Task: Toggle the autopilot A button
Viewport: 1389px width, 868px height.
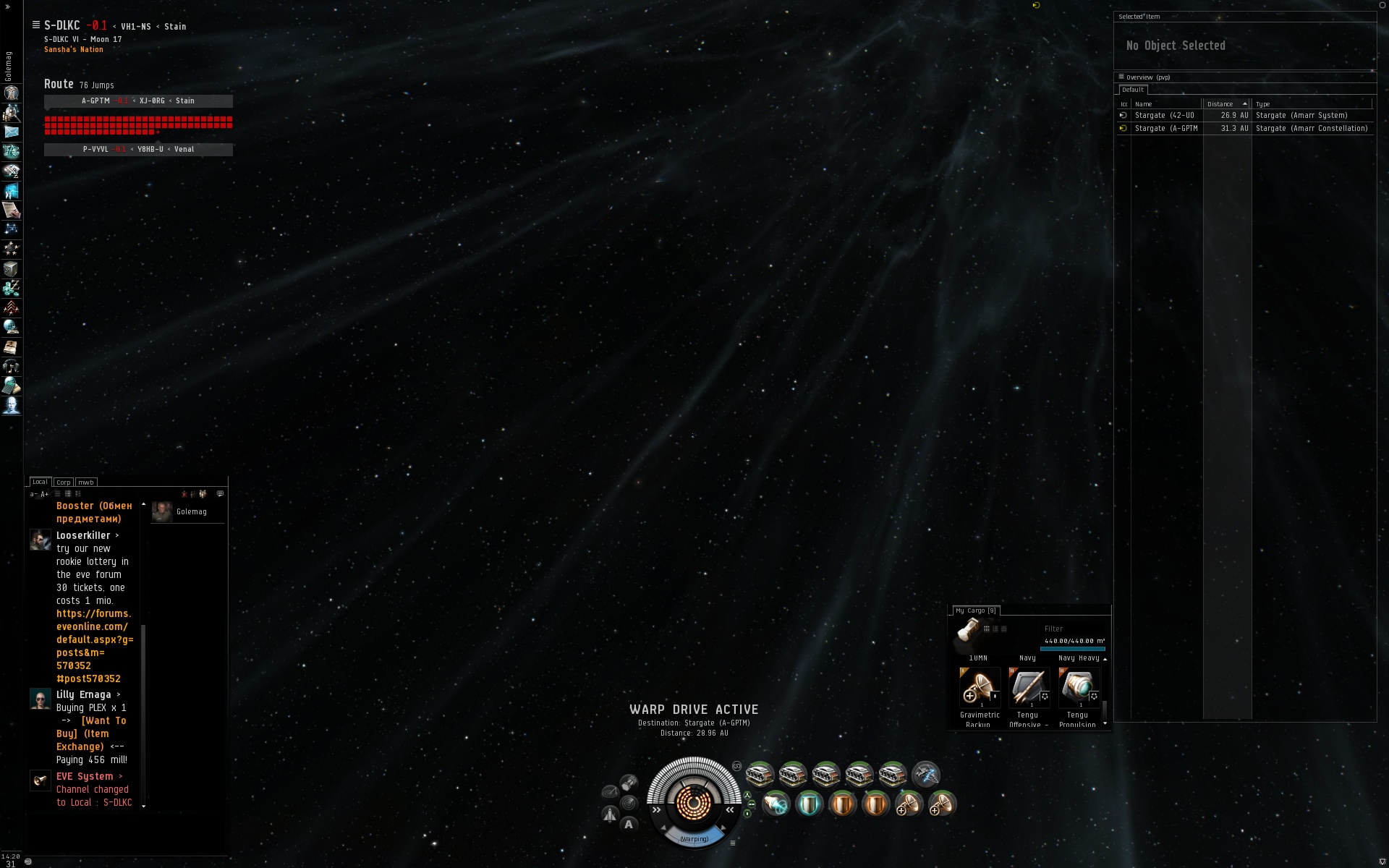Action: 629,824
